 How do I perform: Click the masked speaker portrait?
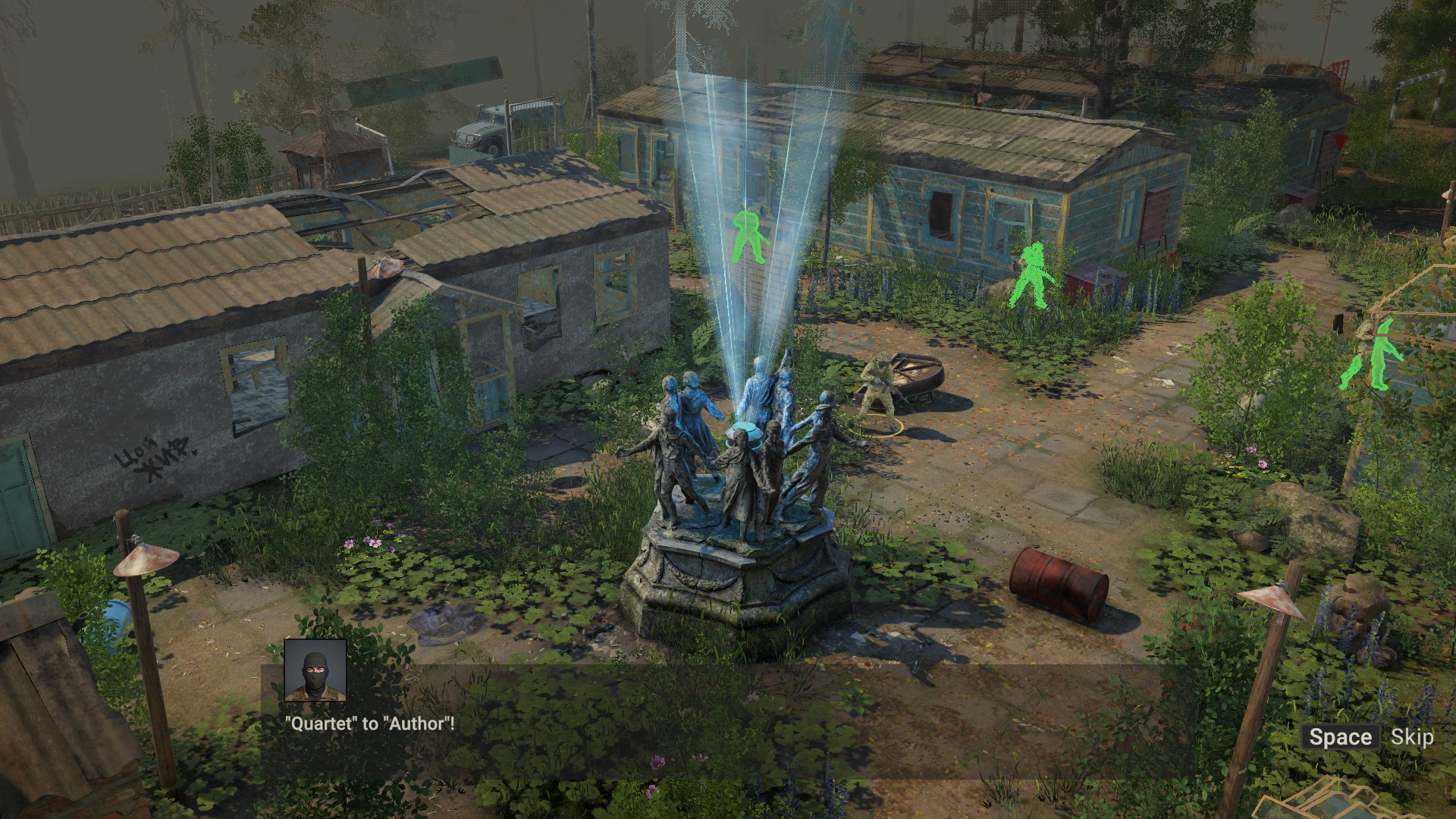pyautogui.click(x=315, y=670)
